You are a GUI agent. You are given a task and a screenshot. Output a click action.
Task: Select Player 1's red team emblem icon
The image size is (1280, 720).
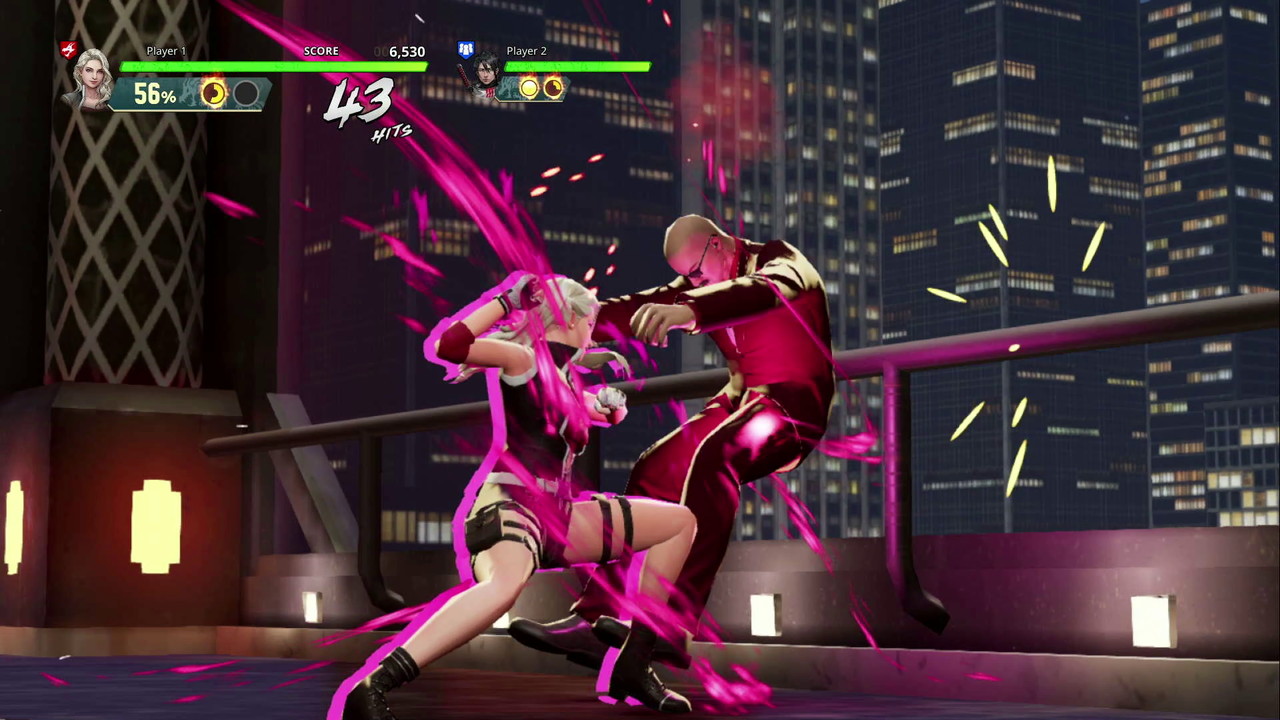point(68,48)
